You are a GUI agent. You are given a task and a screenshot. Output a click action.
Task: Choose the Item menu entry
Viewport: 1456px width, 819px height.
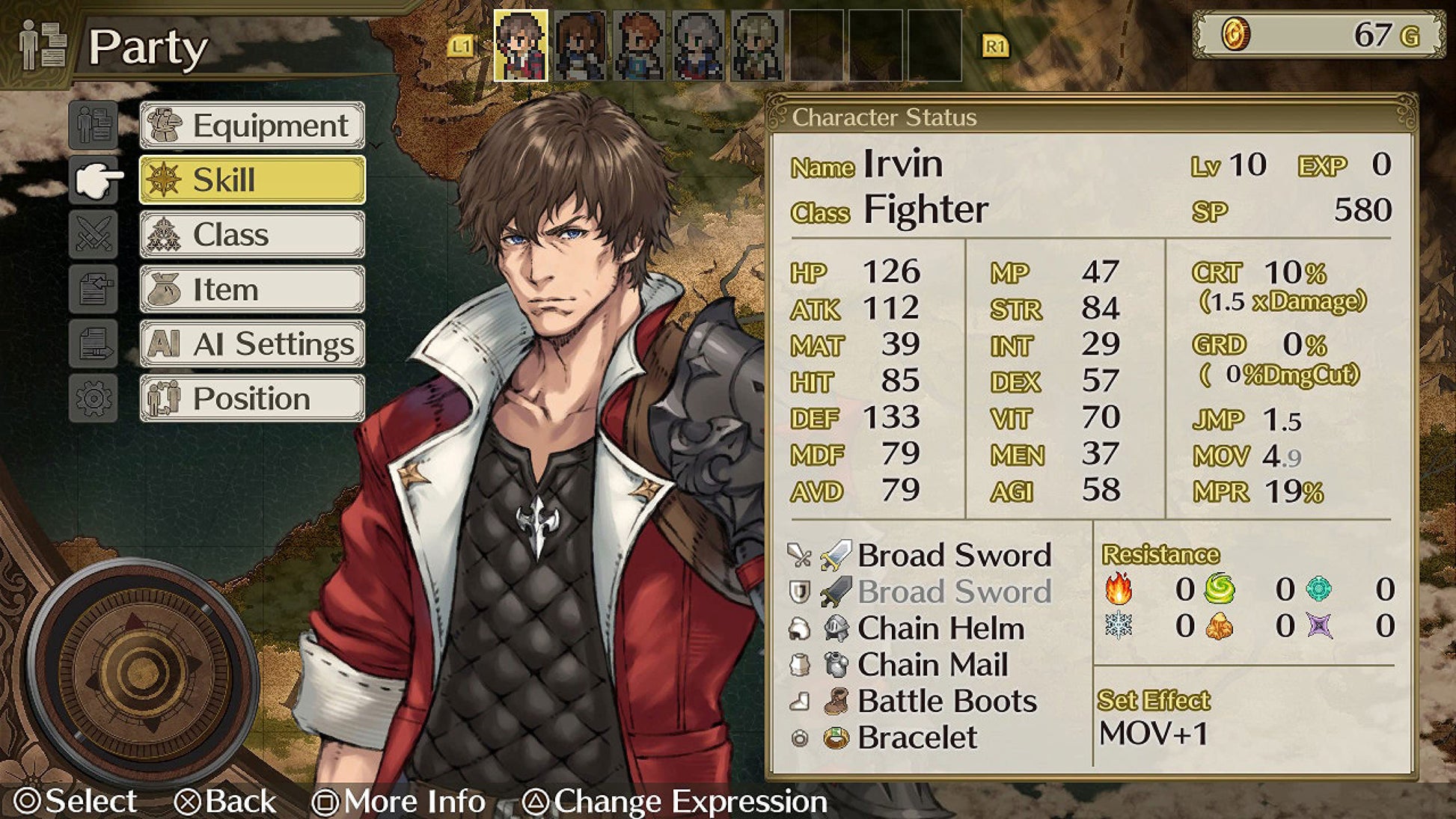(252, 289)
